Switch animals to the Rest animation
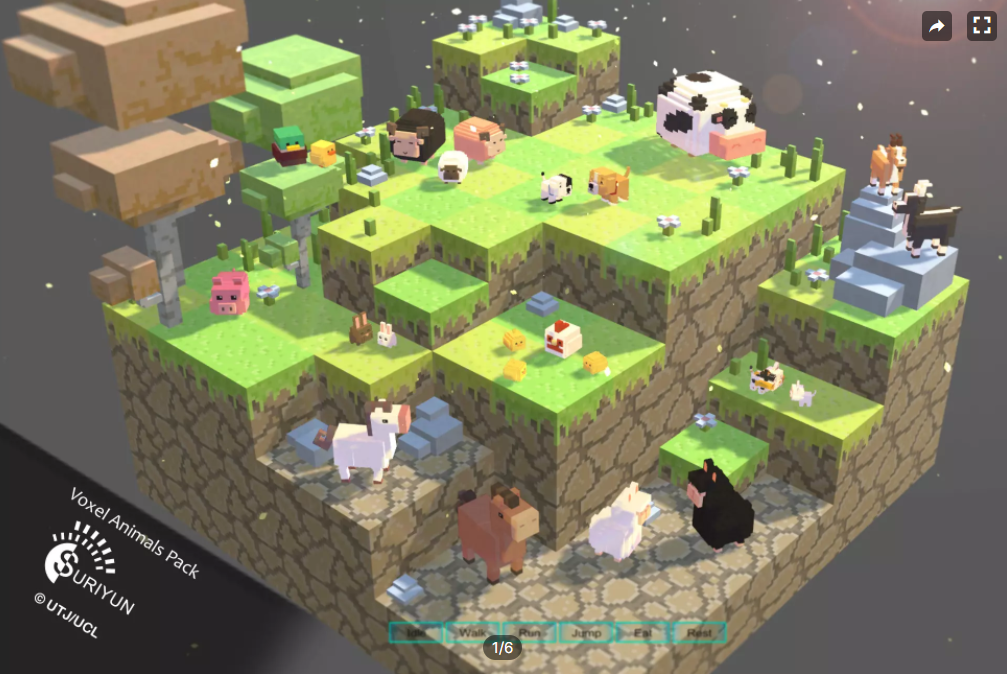Screen dimensions: 1007x674 point(699,633)
